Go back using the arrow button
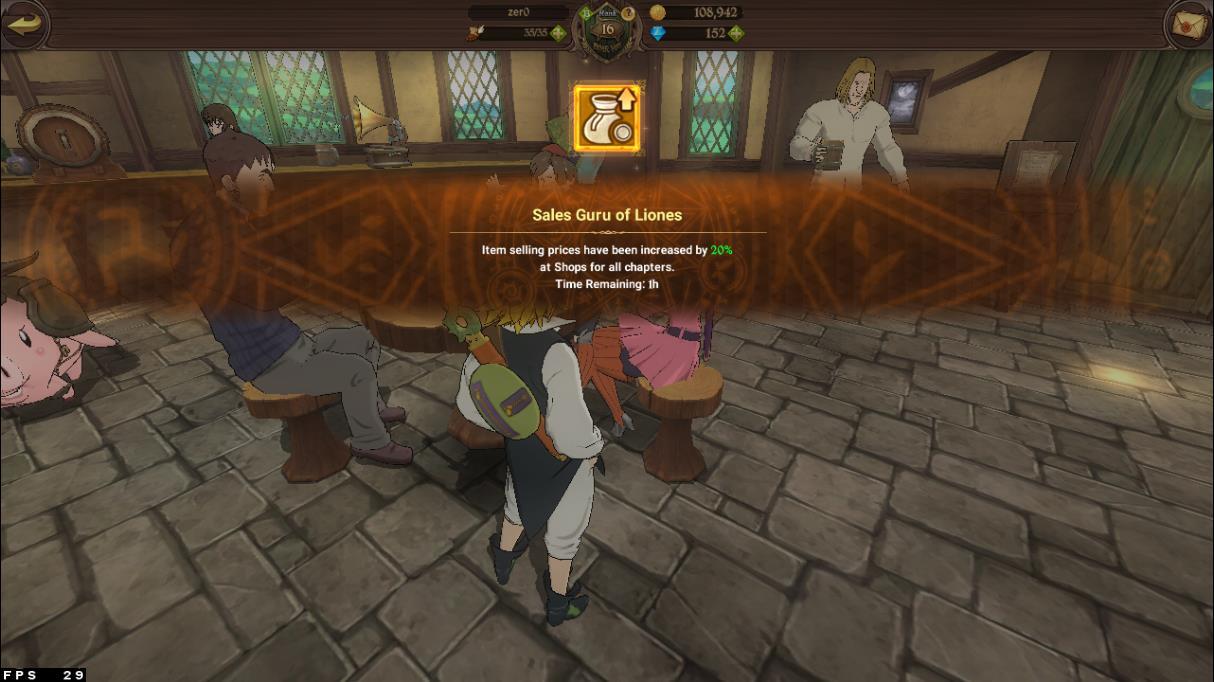This screenshot has width=1214, height=682. [x=24, y=24]
